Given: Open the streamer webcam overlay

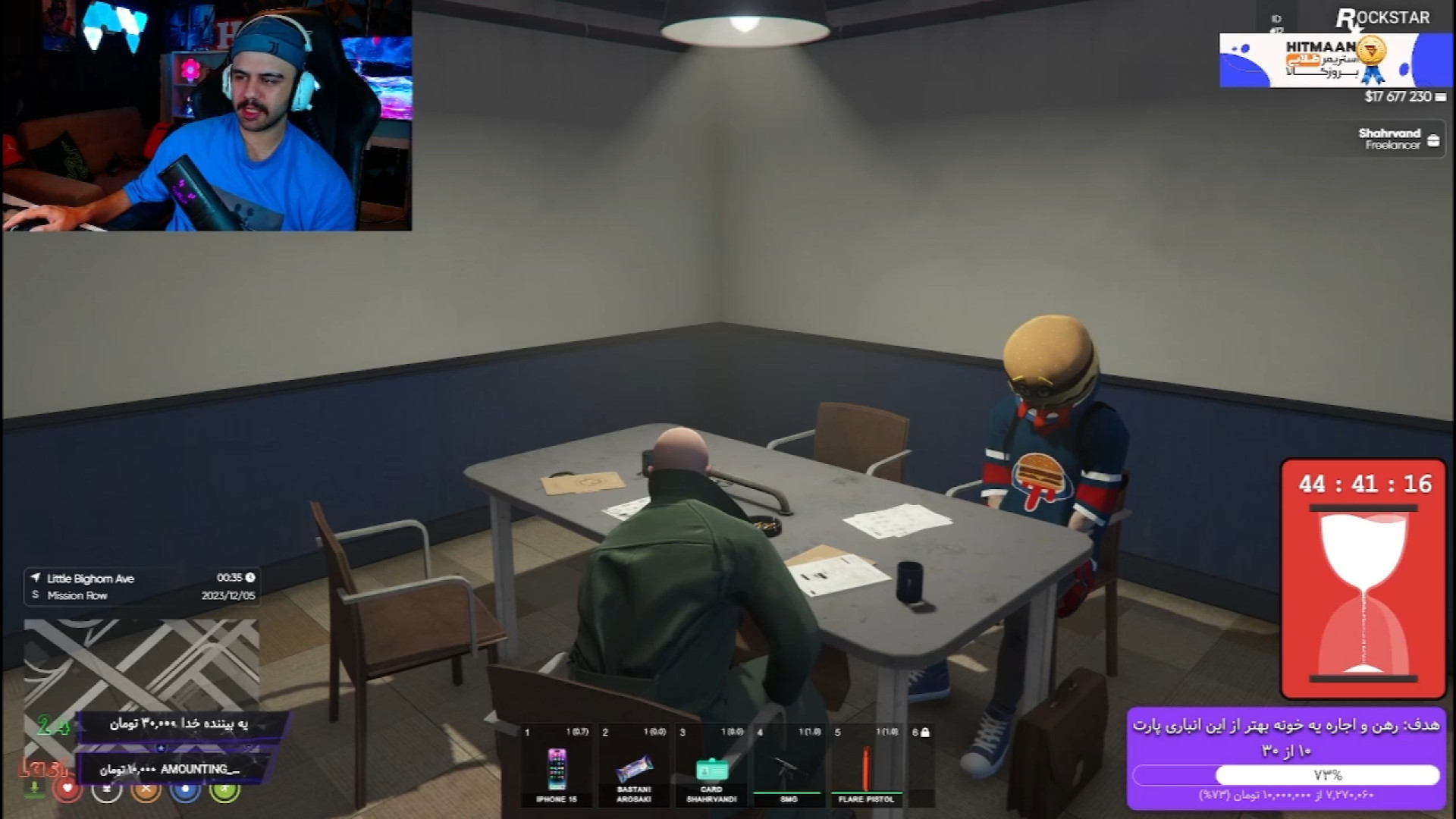Looking at the screenshot, I should tap(207, 115).
